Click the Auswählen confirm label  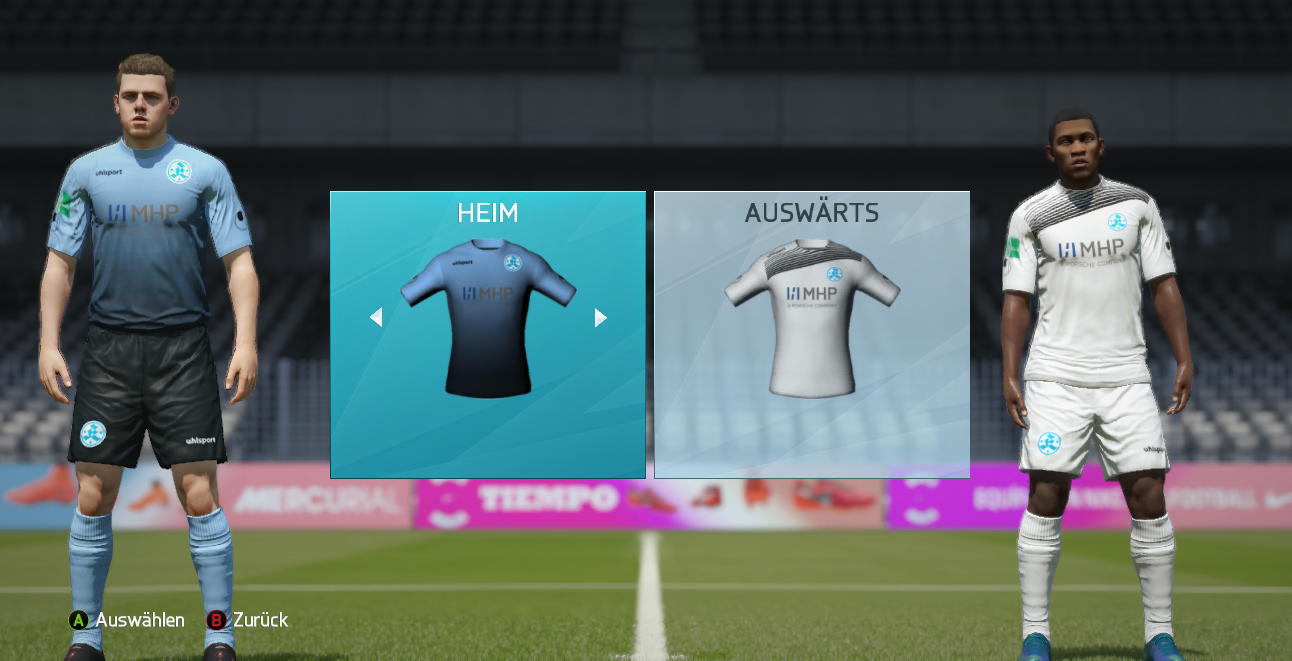(139, 620)
